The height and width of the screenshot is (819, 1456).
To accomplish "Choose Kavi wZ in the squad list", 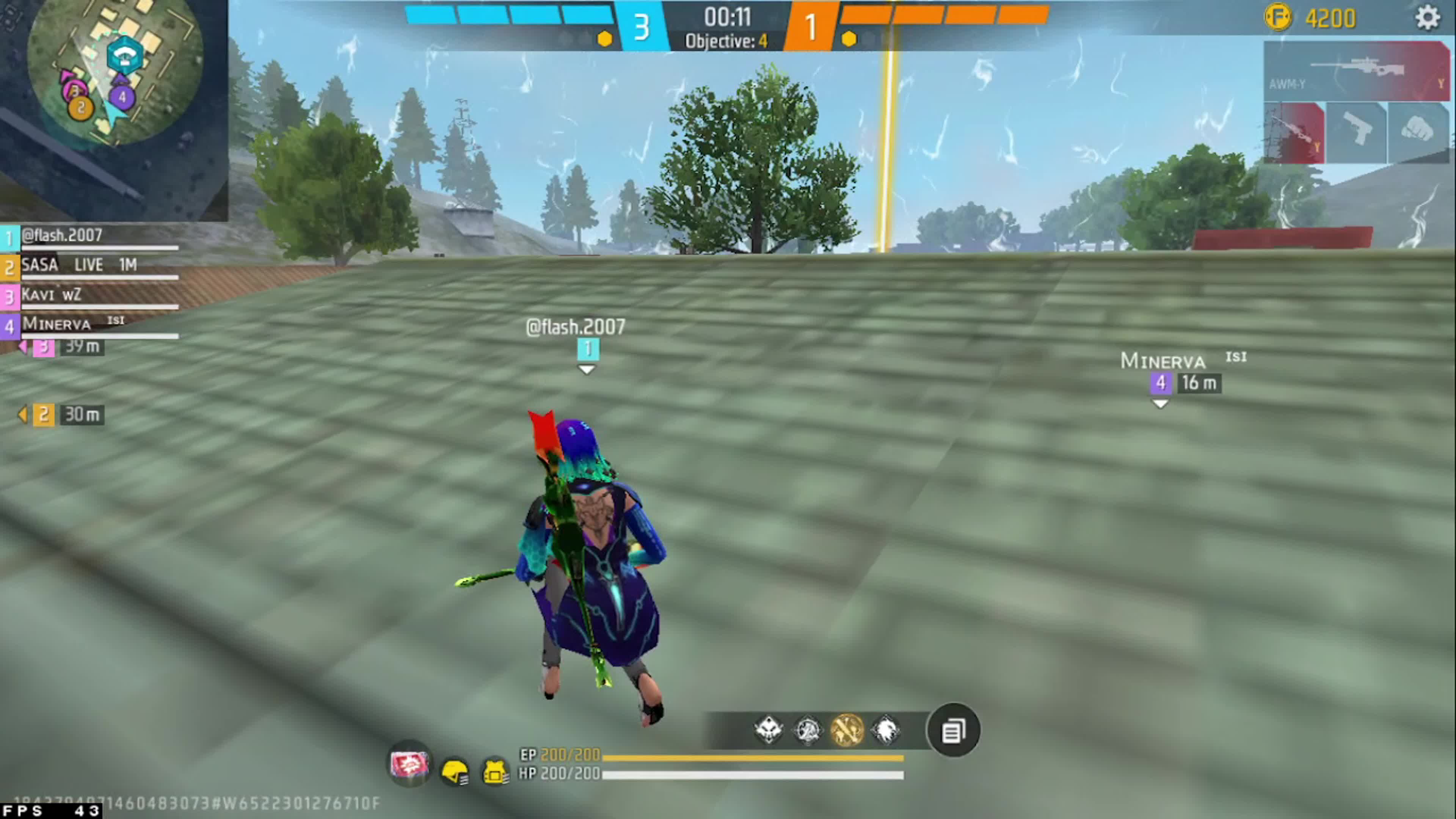I will [91, 295].
